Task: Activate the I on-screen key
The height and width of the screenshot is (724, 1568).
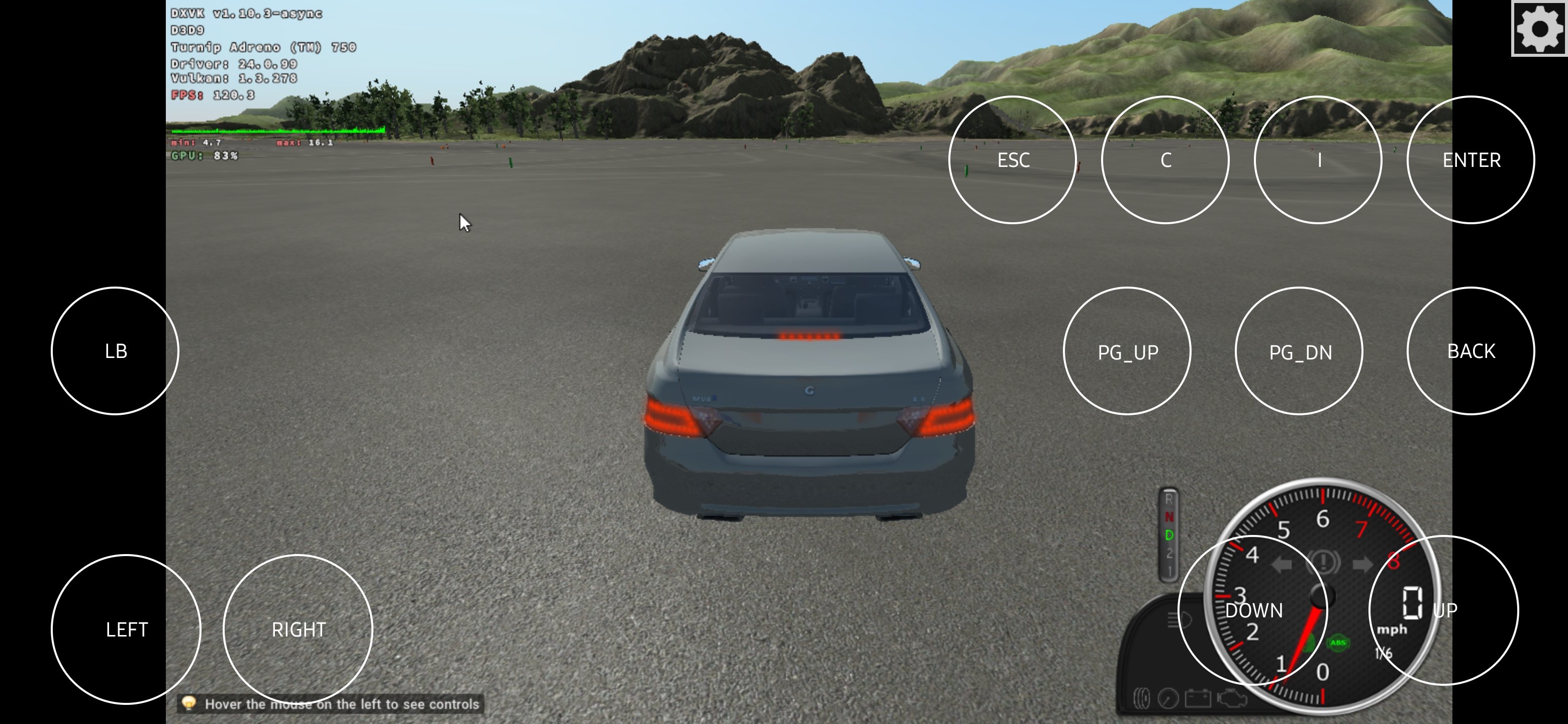Action: (x=1318, y=159)
